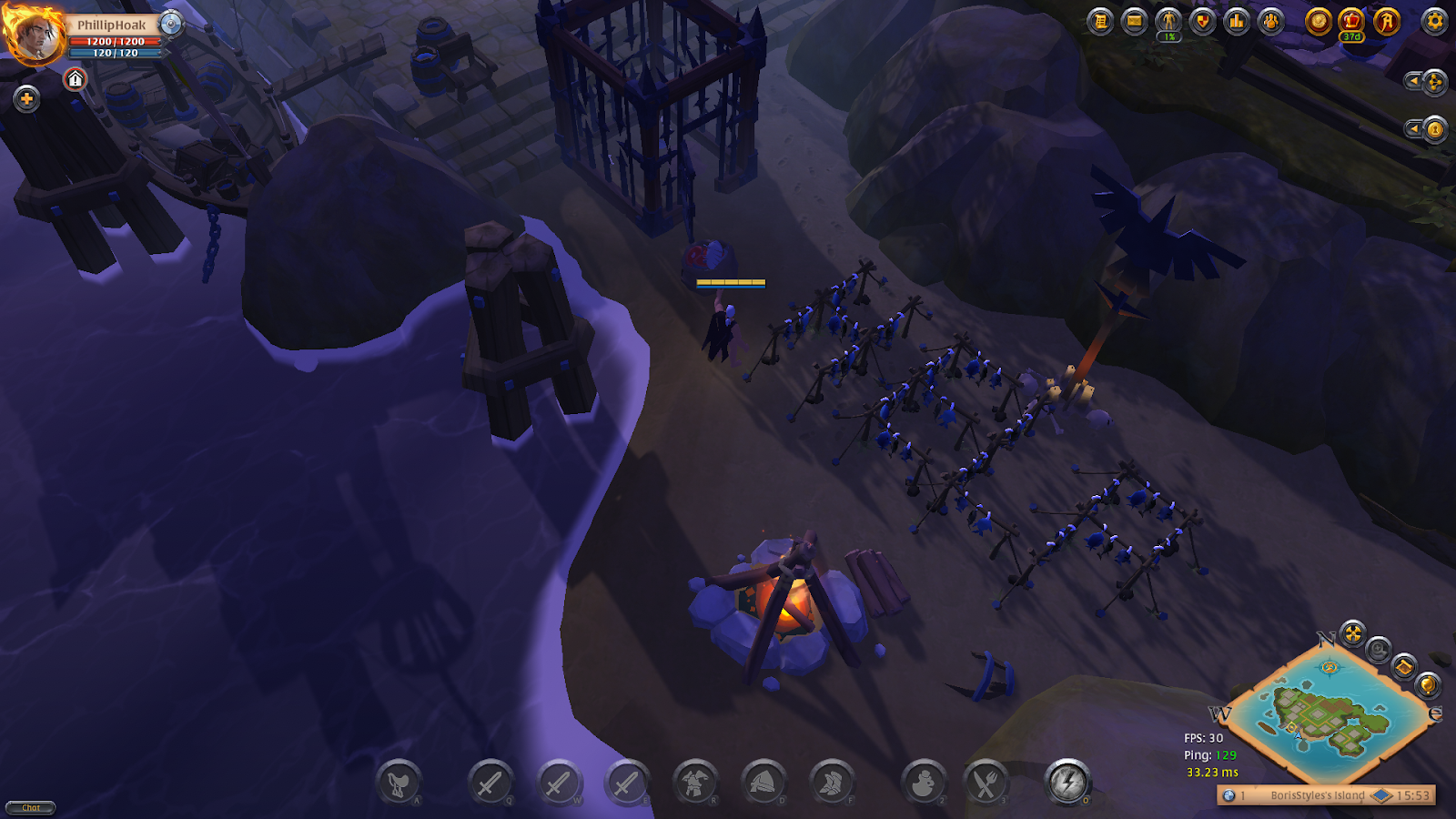This screenshot has height=819, width=1456.
Task: Click the red Albion 'A' icon
Action: click(1386, 21)
